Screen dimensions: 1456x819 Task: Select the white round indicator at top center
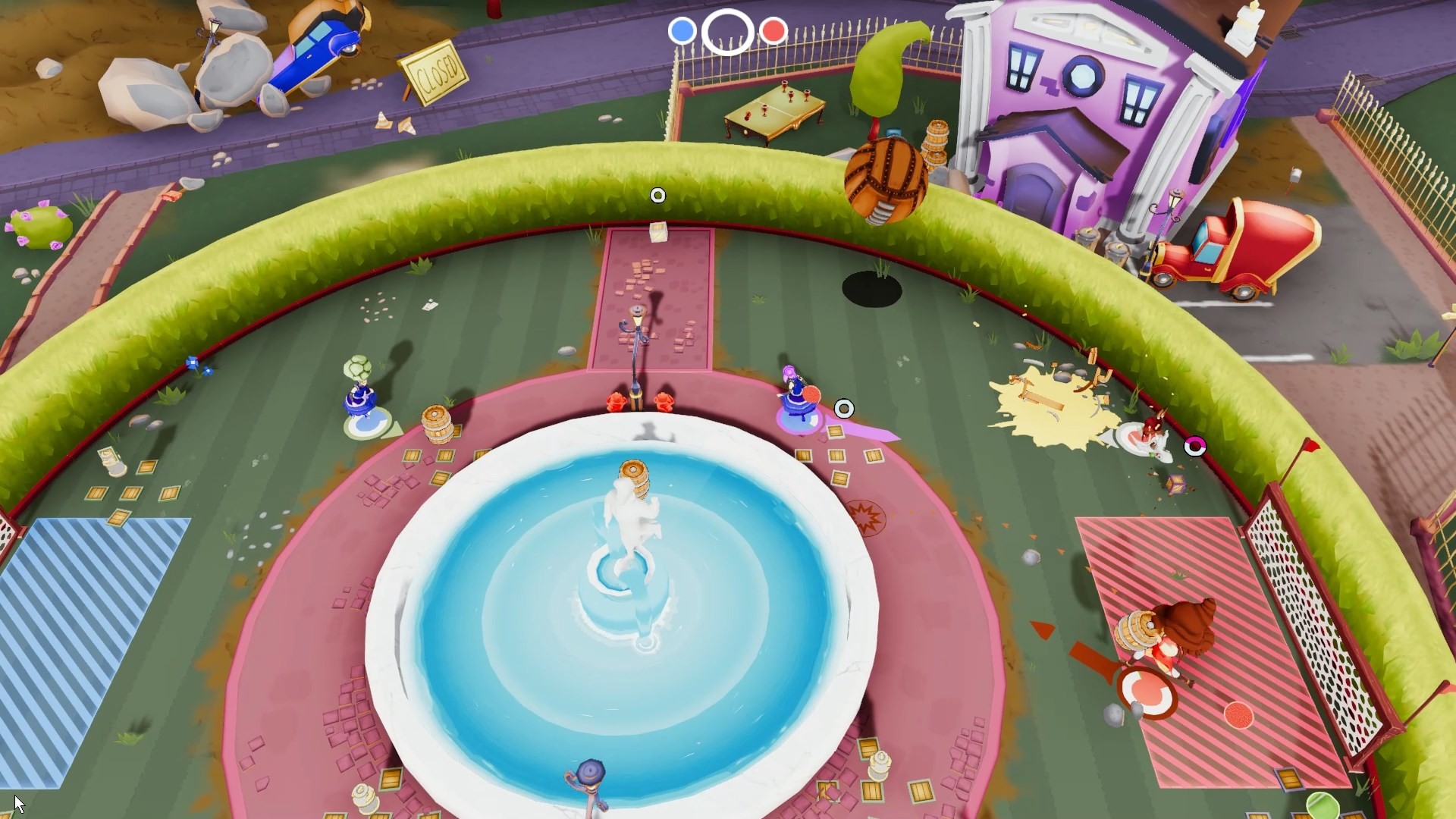pos(728,32)
